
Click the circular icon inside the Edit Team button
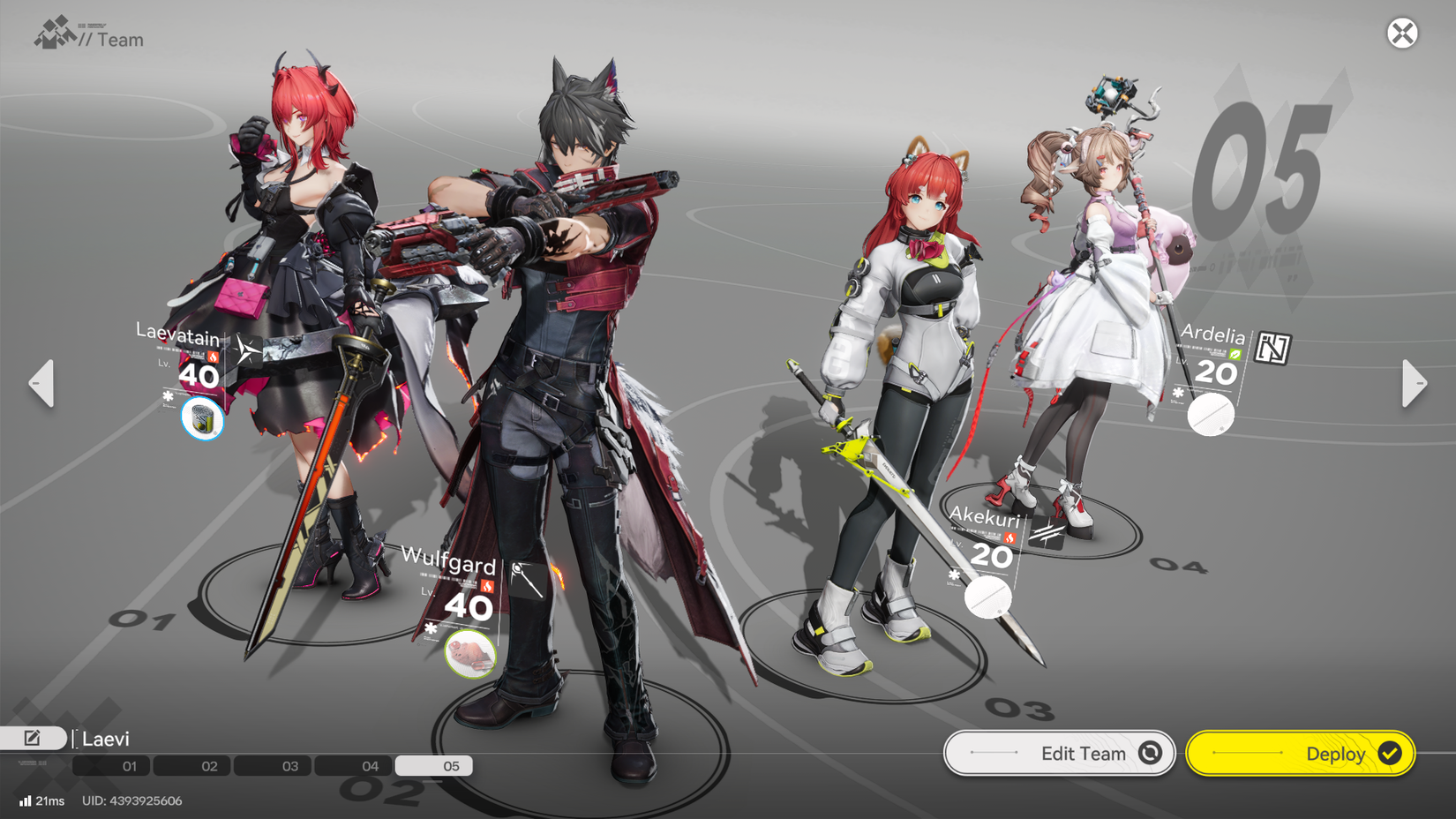1150,753
